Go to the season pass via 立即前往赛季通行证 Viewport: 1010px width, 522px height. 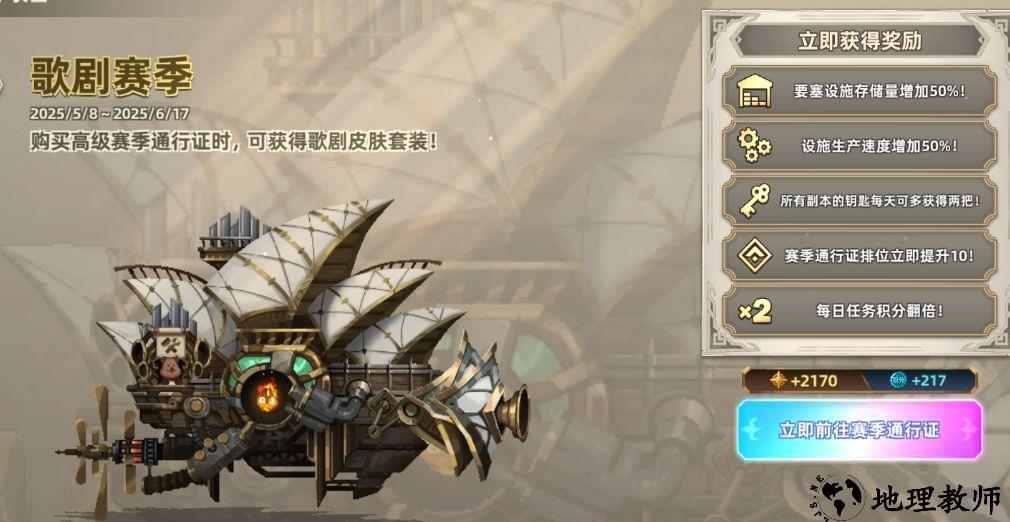point(859,430)
